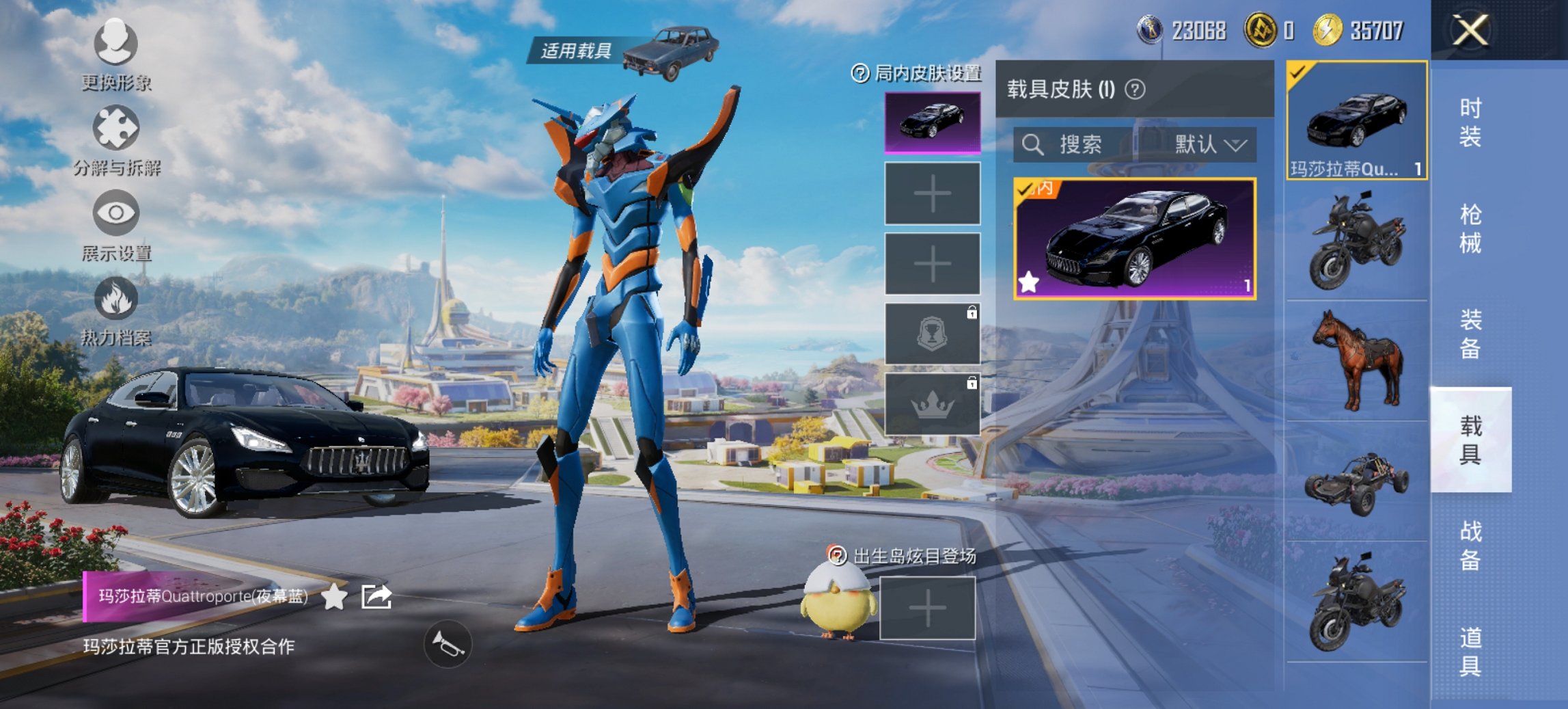Add a 出生岛炫目登场 entrance item
This screenshot has height=709, width=1568.
click(x=927, y=608)
